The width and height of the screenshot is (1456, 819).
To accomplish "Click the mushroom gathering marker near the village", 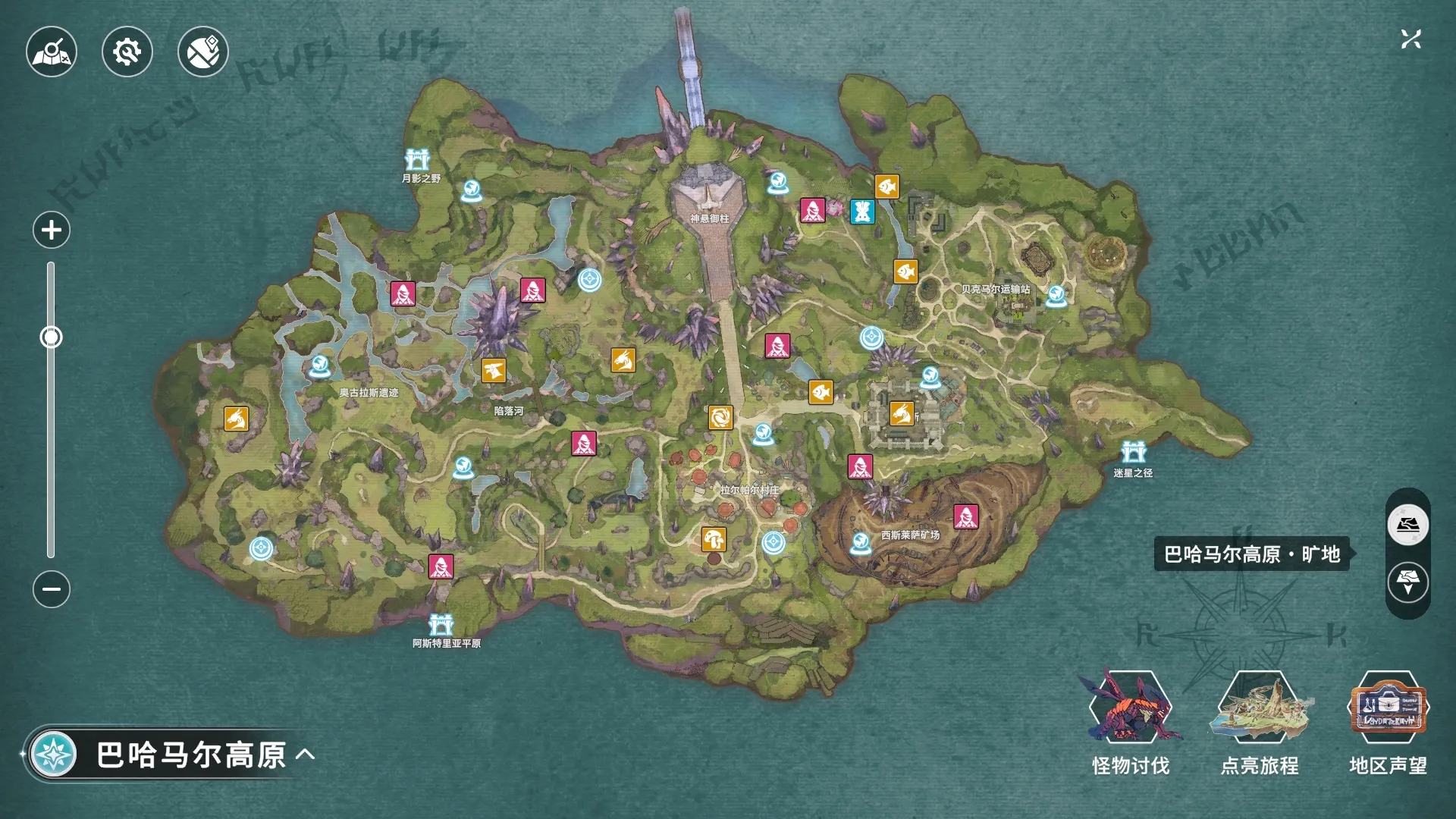I will point(714,540).
